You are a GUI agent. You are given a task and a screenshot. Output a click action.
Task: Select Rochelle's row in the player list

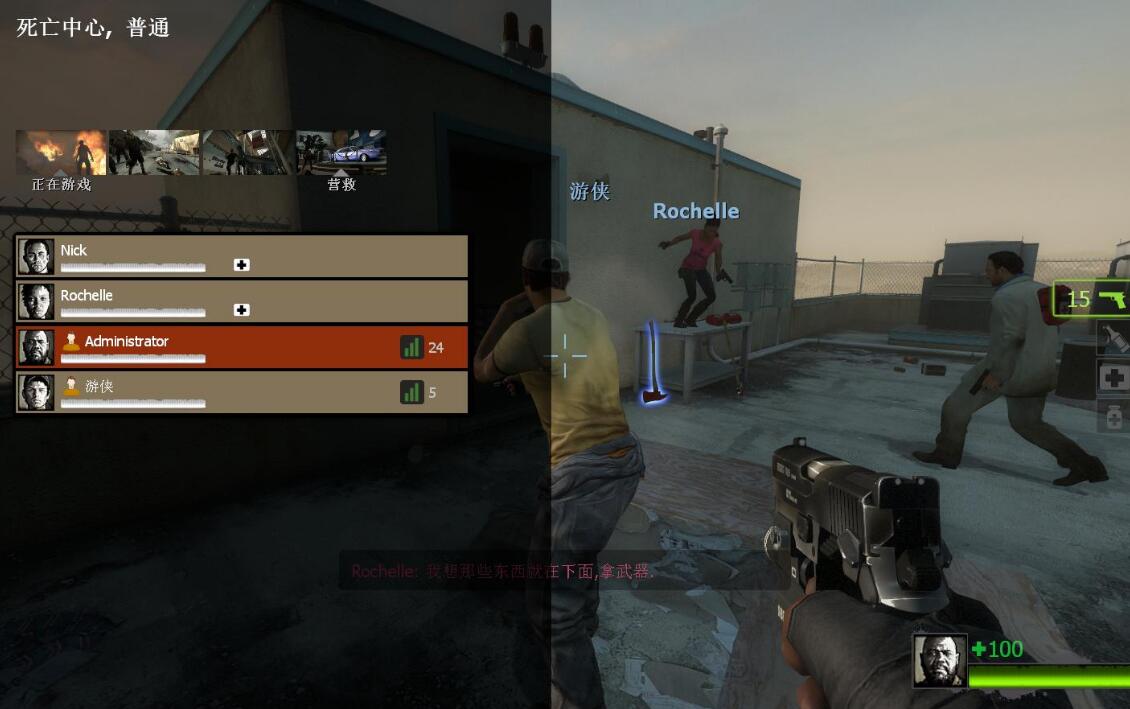(241, 301)
